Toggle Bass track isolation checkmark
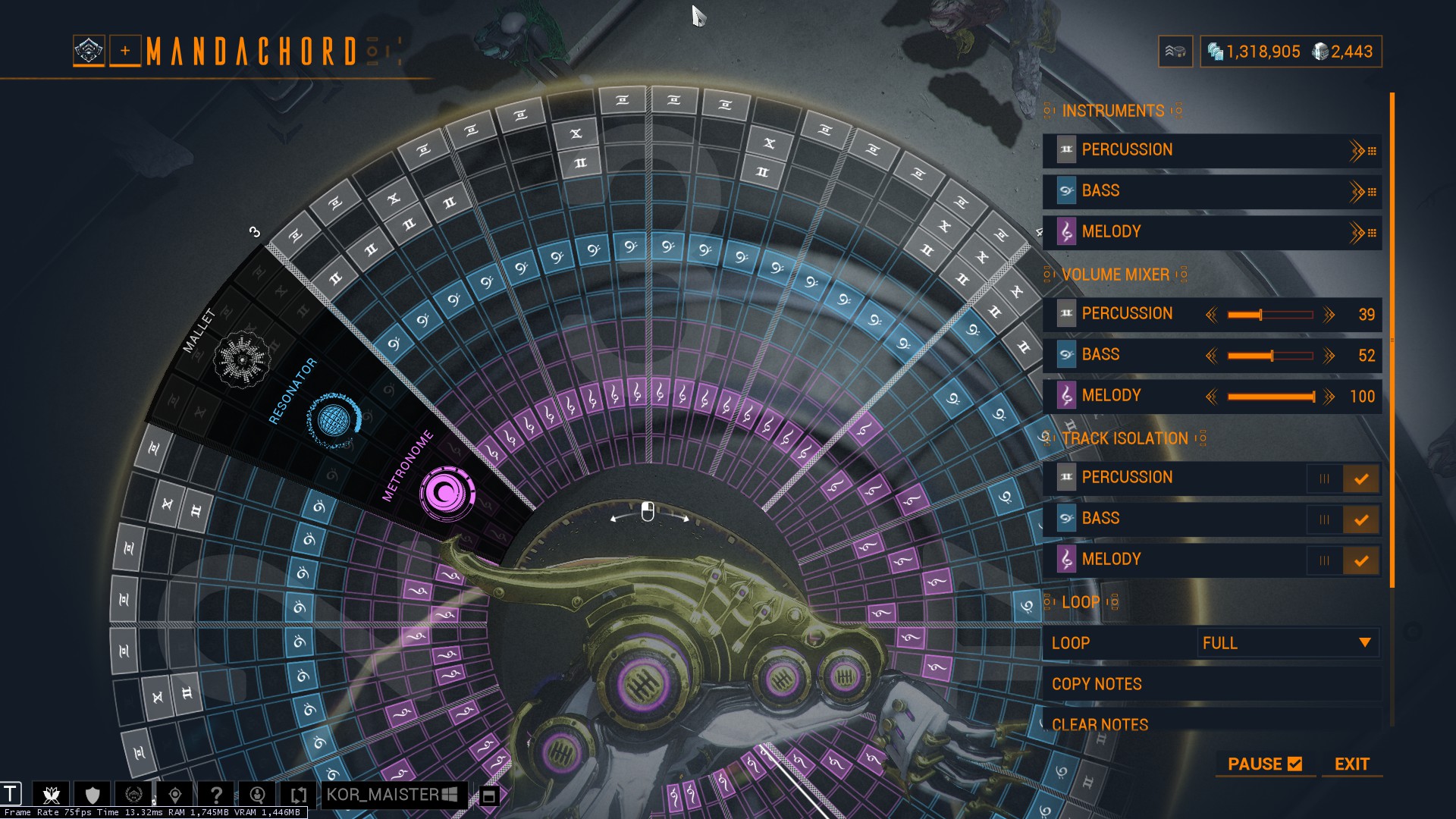The image size is (1456, 819). point(1360,519)
